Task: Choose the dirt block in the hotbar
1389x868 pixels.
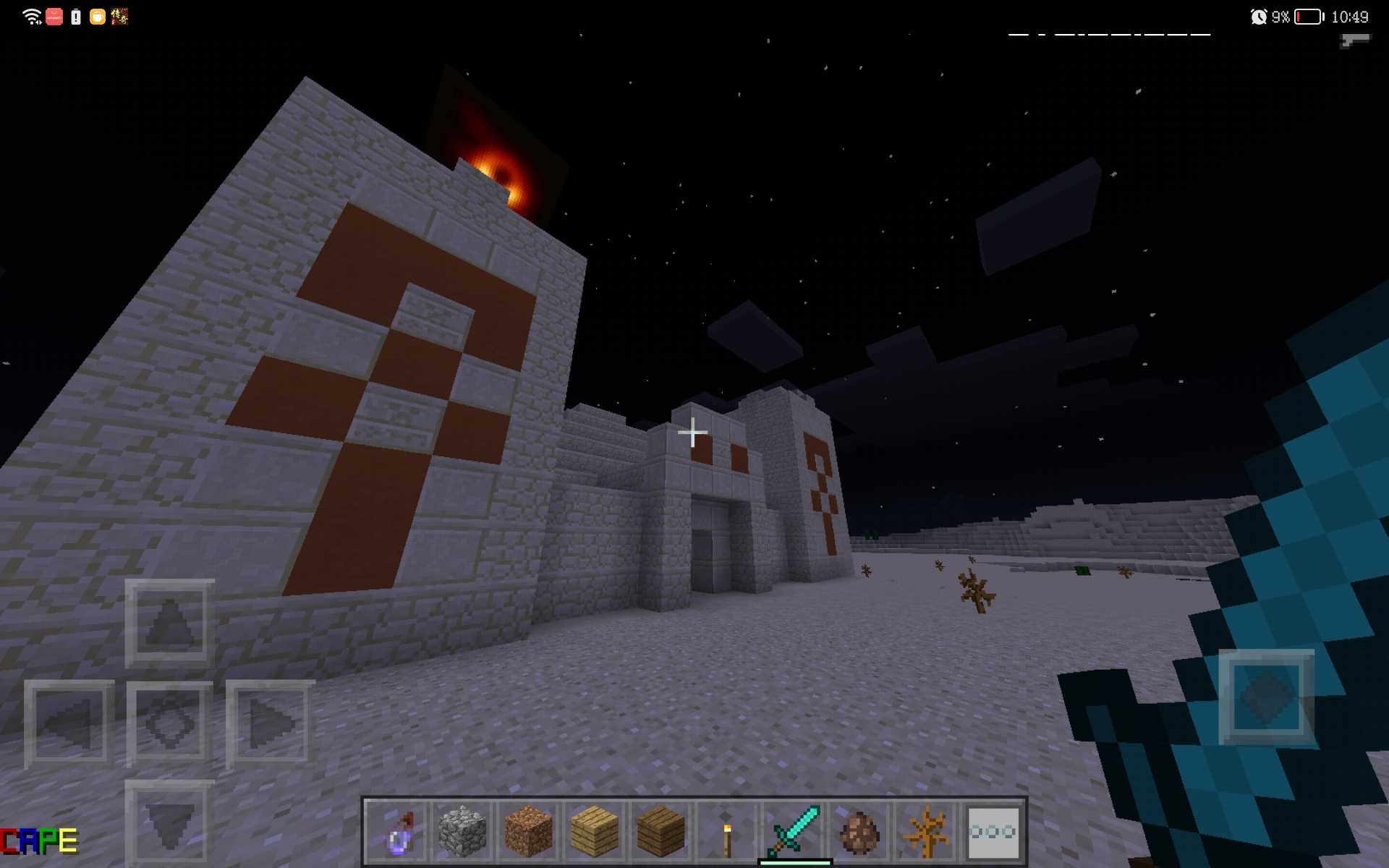Action: coord(529,832)
